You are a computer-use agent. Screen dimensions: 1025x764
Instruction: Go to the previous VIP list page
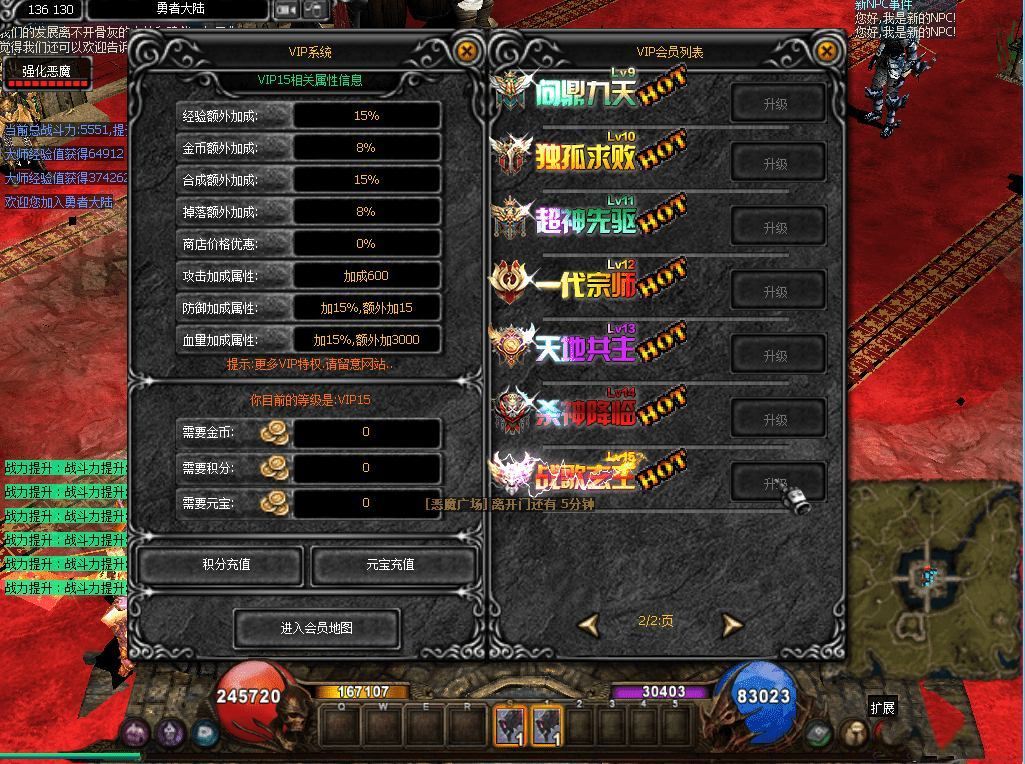[589, 624]
